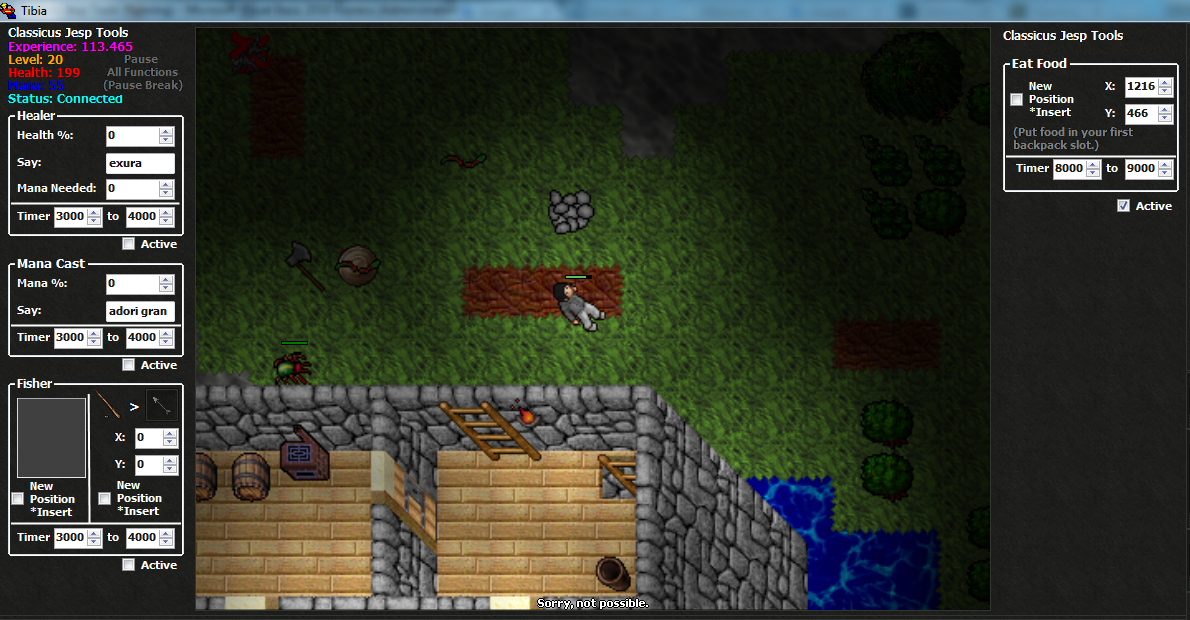Click the Eat Food timer 8000 field
The height and width of the screenshot is (620, 1190).
click(x=1068, y=168)
